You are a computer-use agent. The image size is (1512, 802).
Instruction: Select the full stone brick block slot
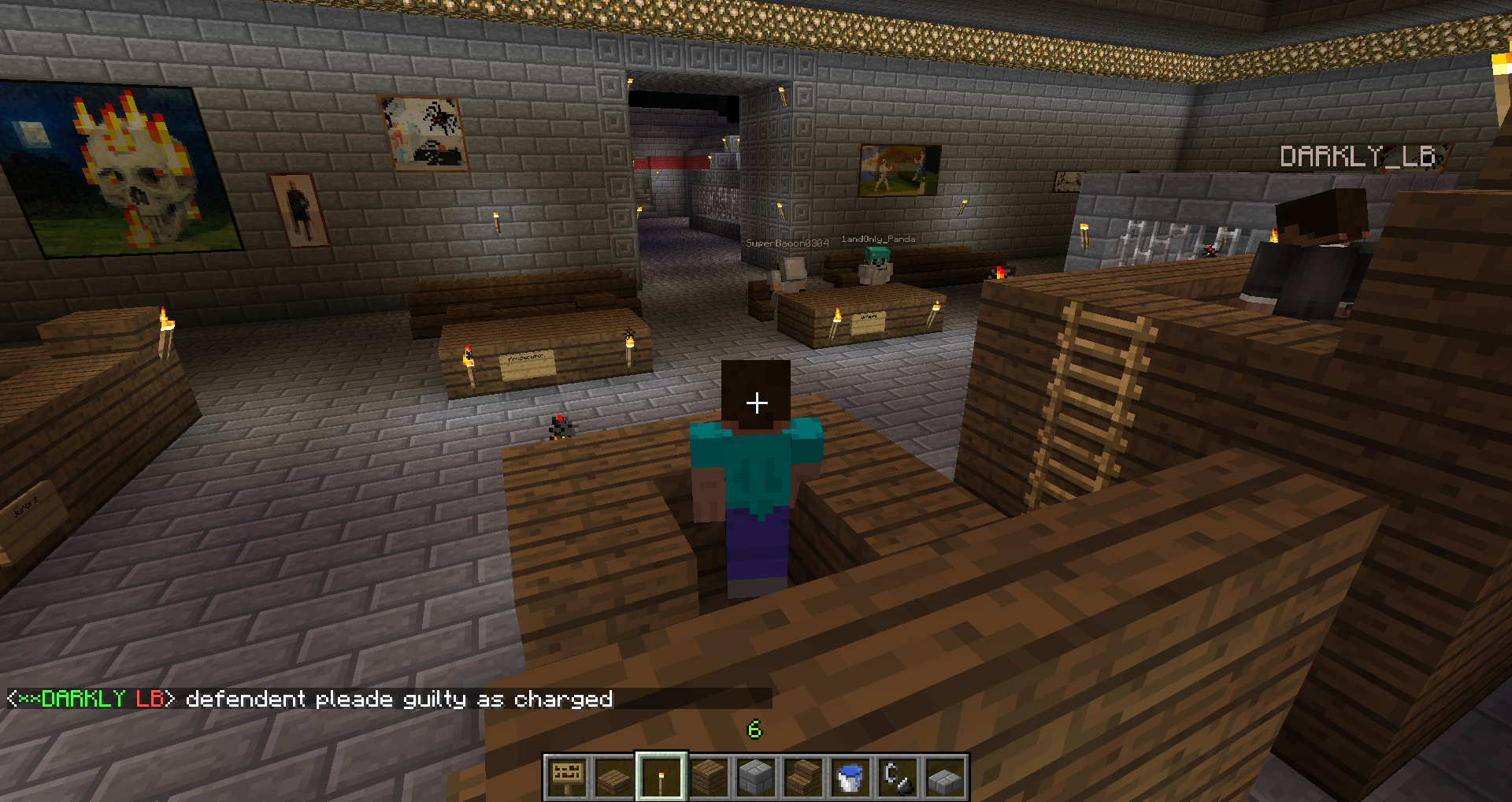coord(756,777)
